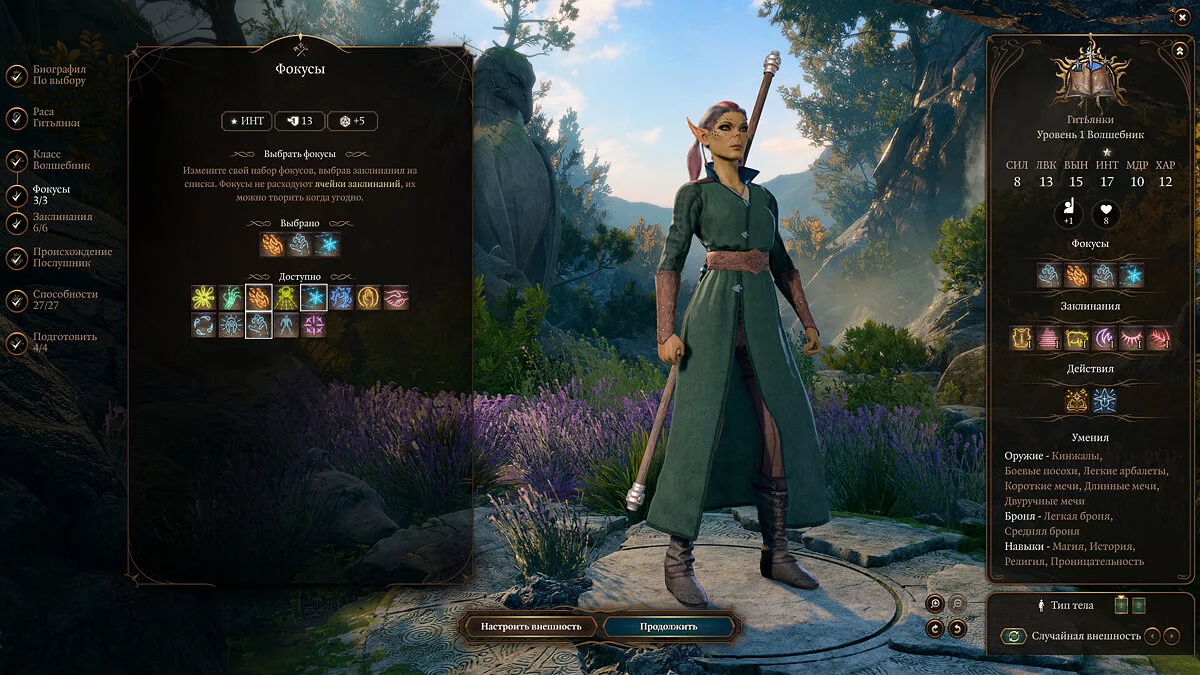The image size is (1200, 675).
Task: Choose the purple crossed arrows cantrip
Action: point(314,325)
